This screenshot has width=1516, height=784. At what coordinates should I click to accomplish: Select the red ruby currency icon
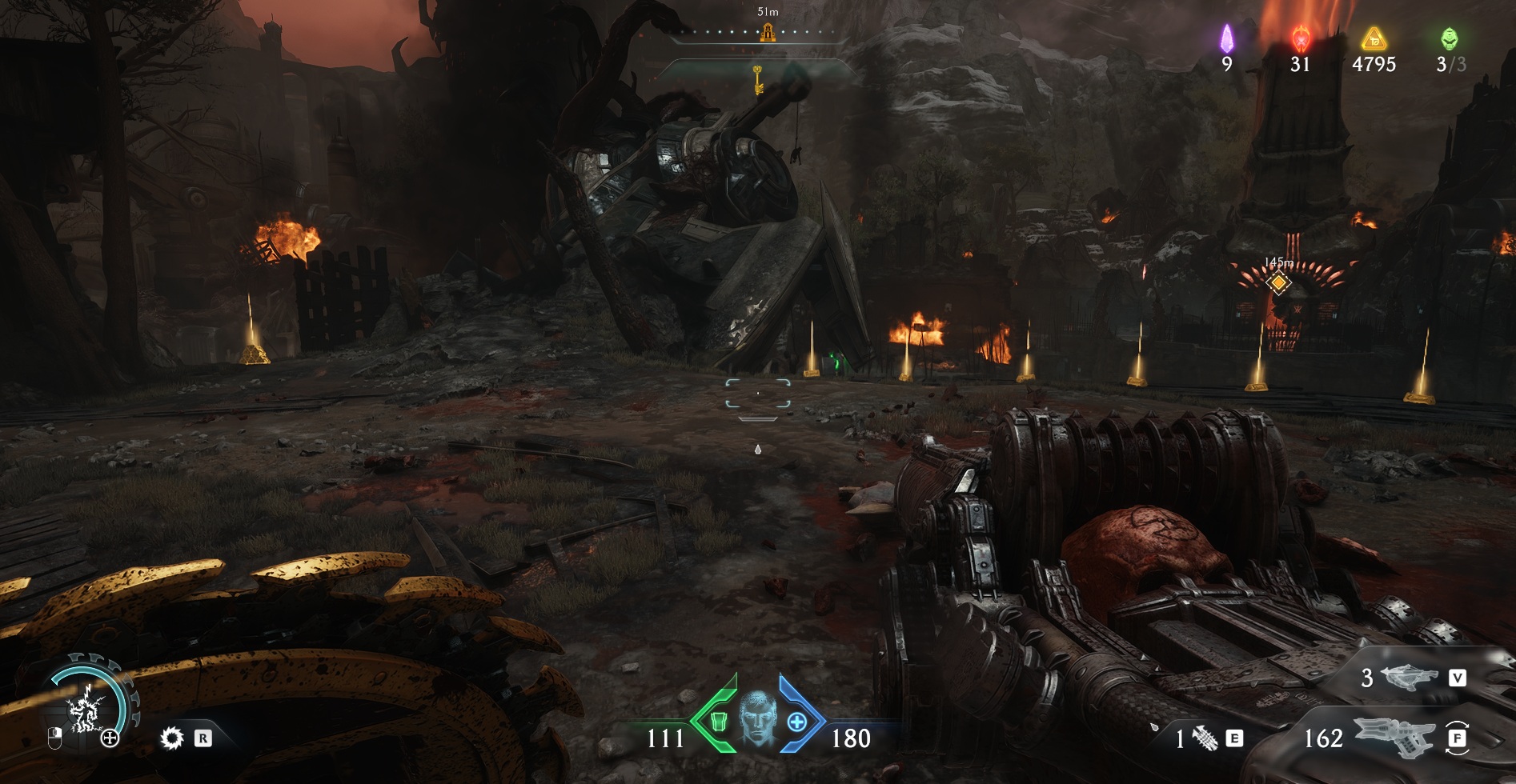pyautogui.click(x=1301, y=38)
